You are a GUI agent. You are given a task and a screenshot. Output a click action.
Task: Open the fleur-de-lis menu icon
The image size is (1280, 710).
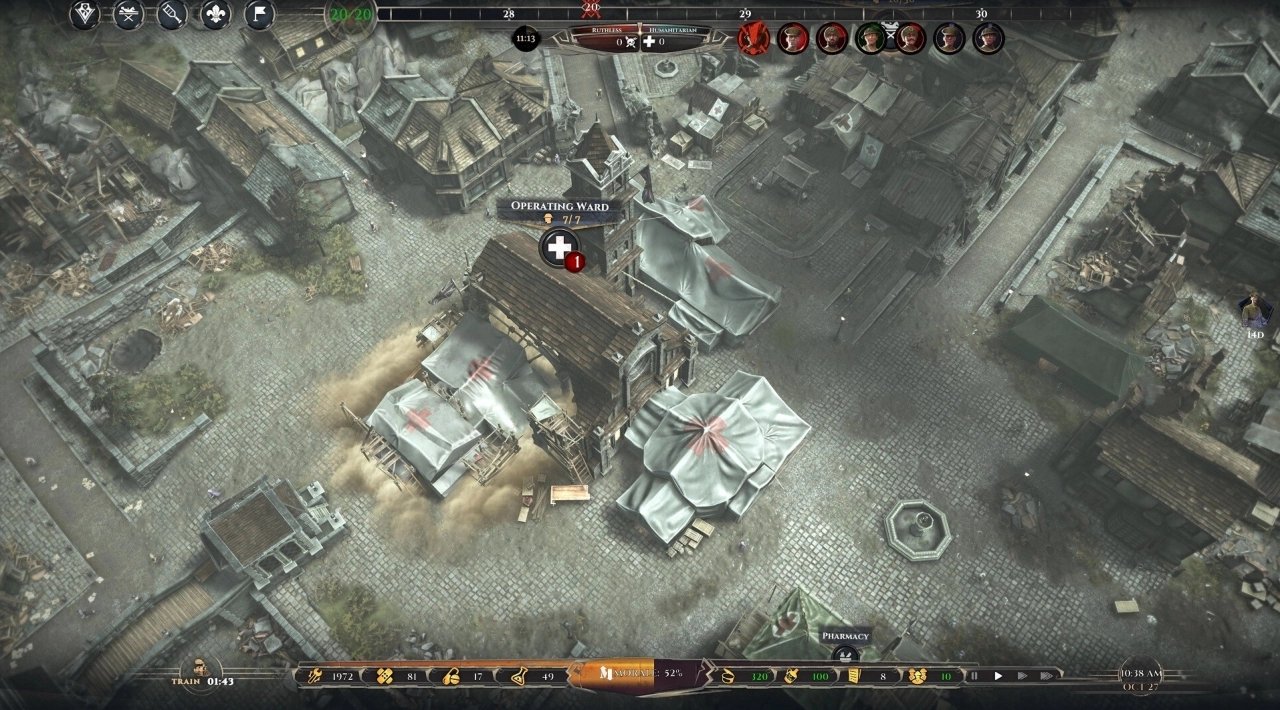point(216,15)
